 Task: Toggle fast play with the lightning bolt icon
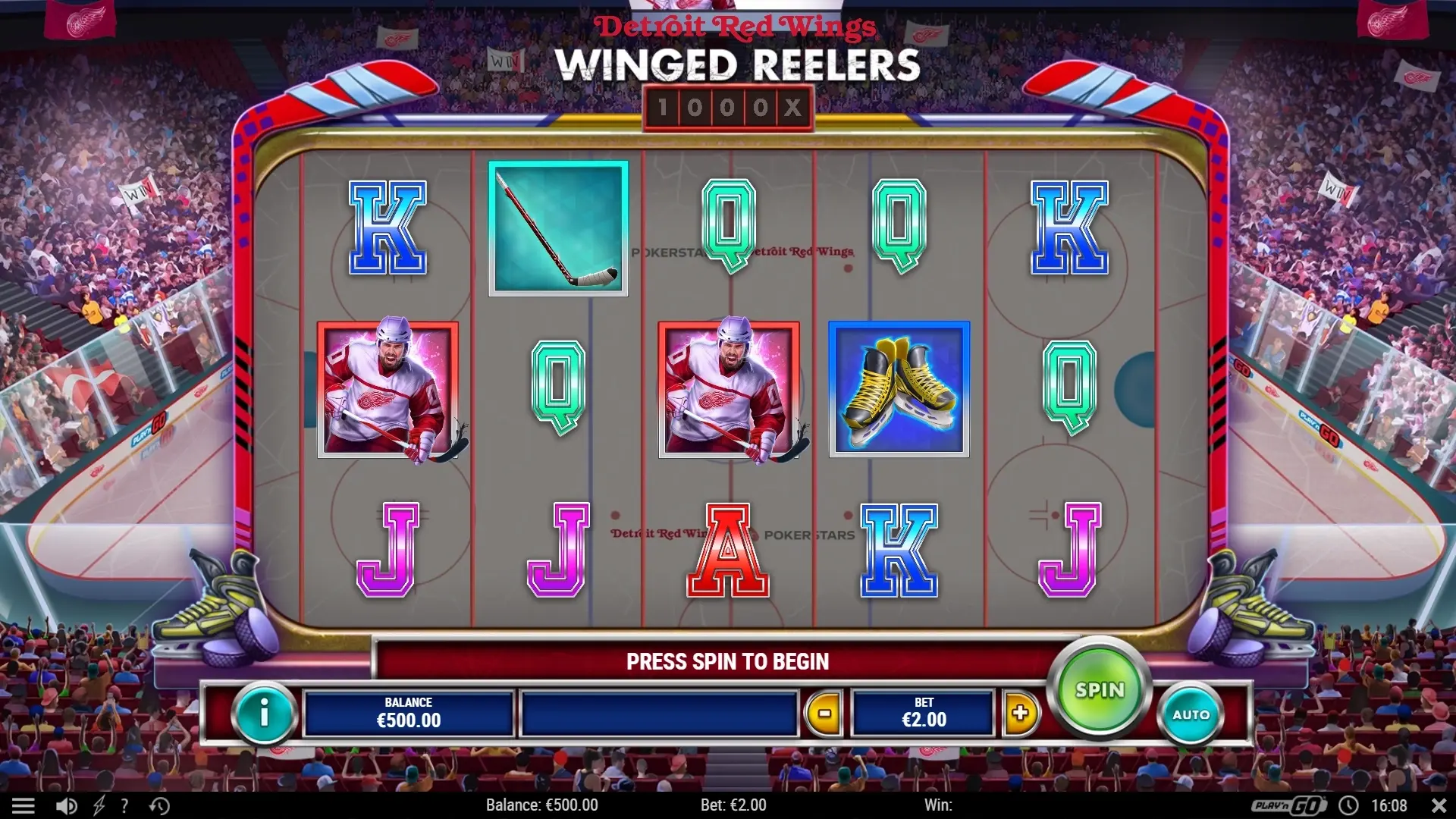pyautogui.click(x=99, y=805)
